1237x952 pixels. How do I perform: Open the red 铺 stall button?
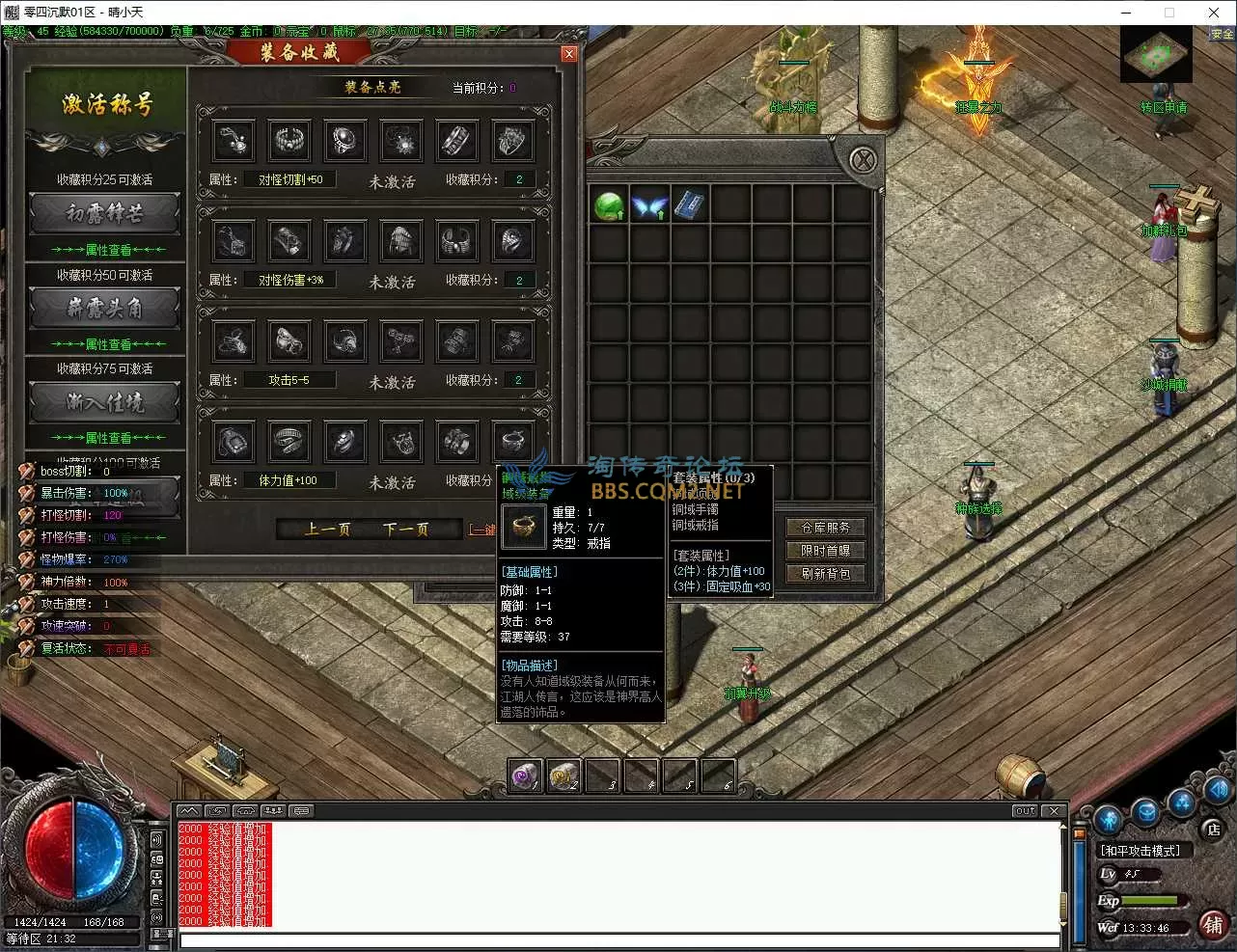1213,925
